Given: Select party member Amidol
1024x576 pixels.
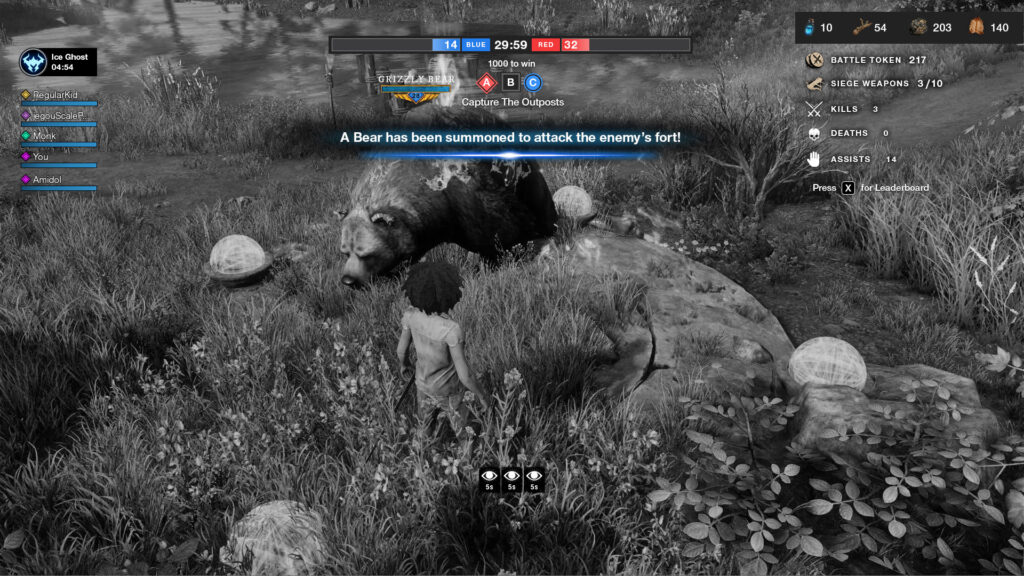Looking at the screenshot, I should click(49, 179).
